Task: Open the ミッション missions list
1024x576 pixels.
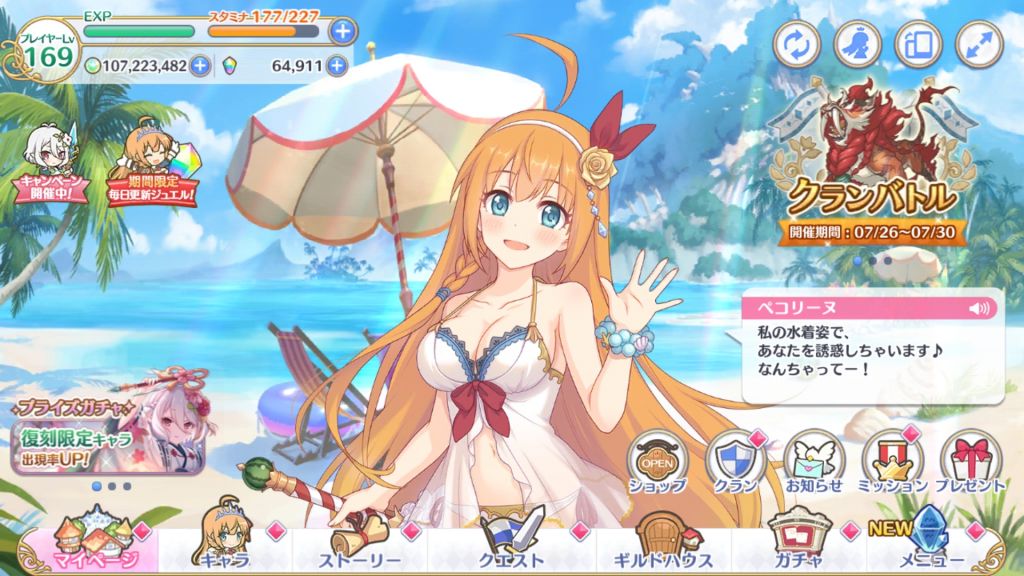Action: (892, 463)
